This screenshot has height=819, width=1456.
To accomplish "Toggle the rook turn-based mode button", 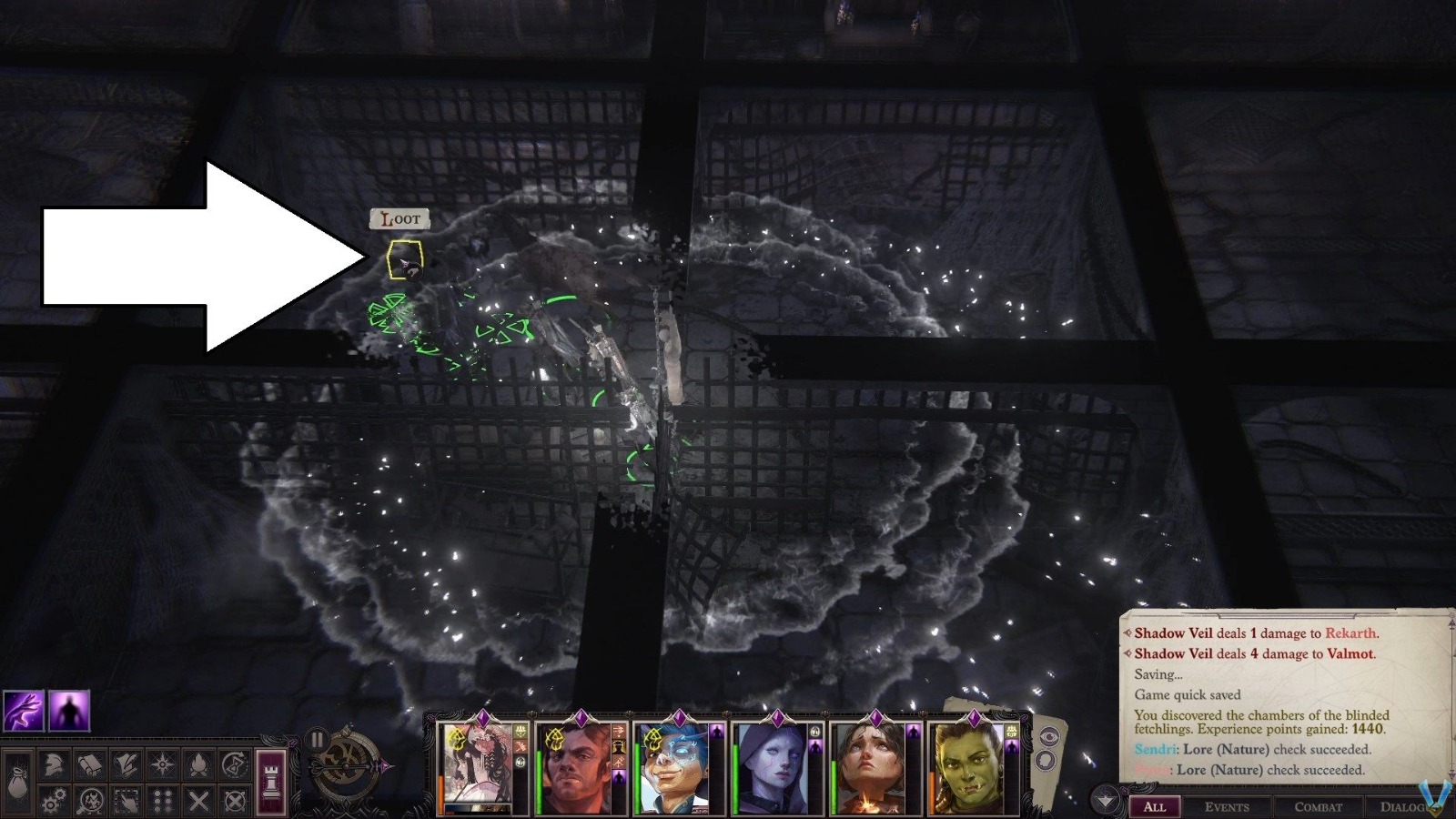I will (271, 781).
